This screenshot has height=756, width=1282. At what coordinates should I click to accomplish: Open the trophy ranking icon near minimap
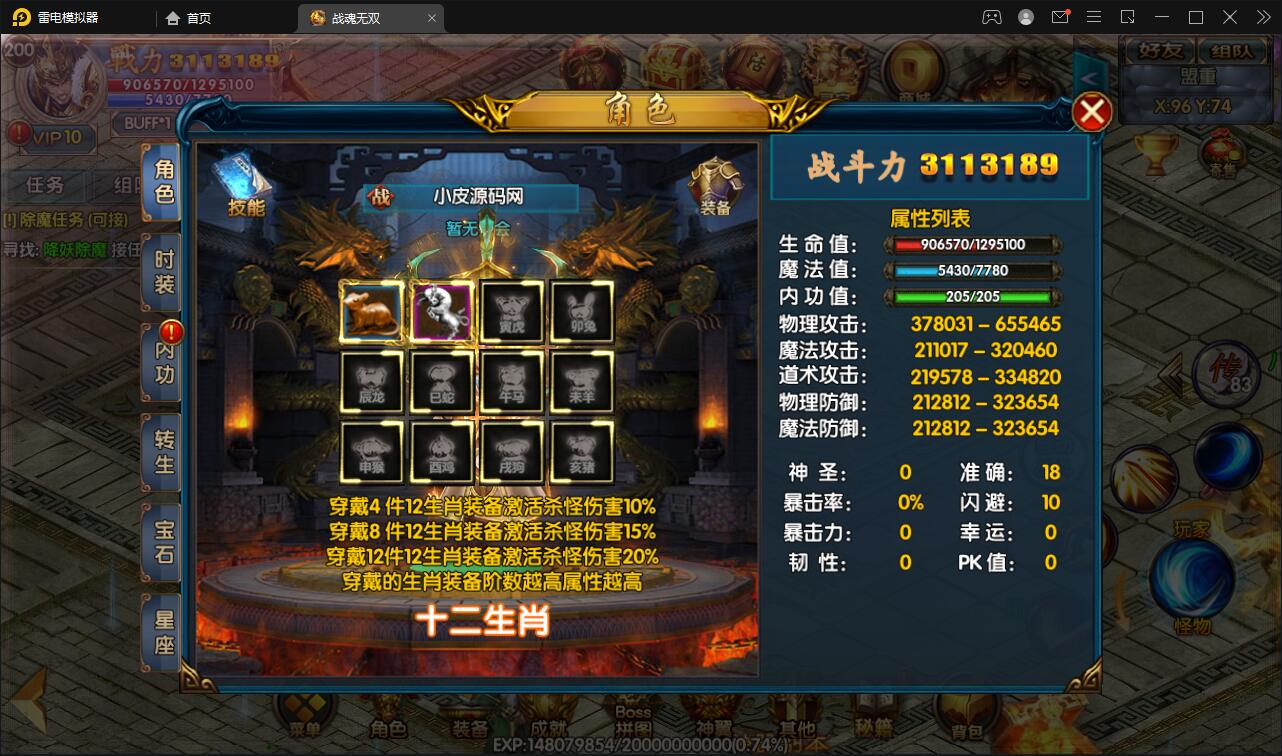coord(1155,156)
